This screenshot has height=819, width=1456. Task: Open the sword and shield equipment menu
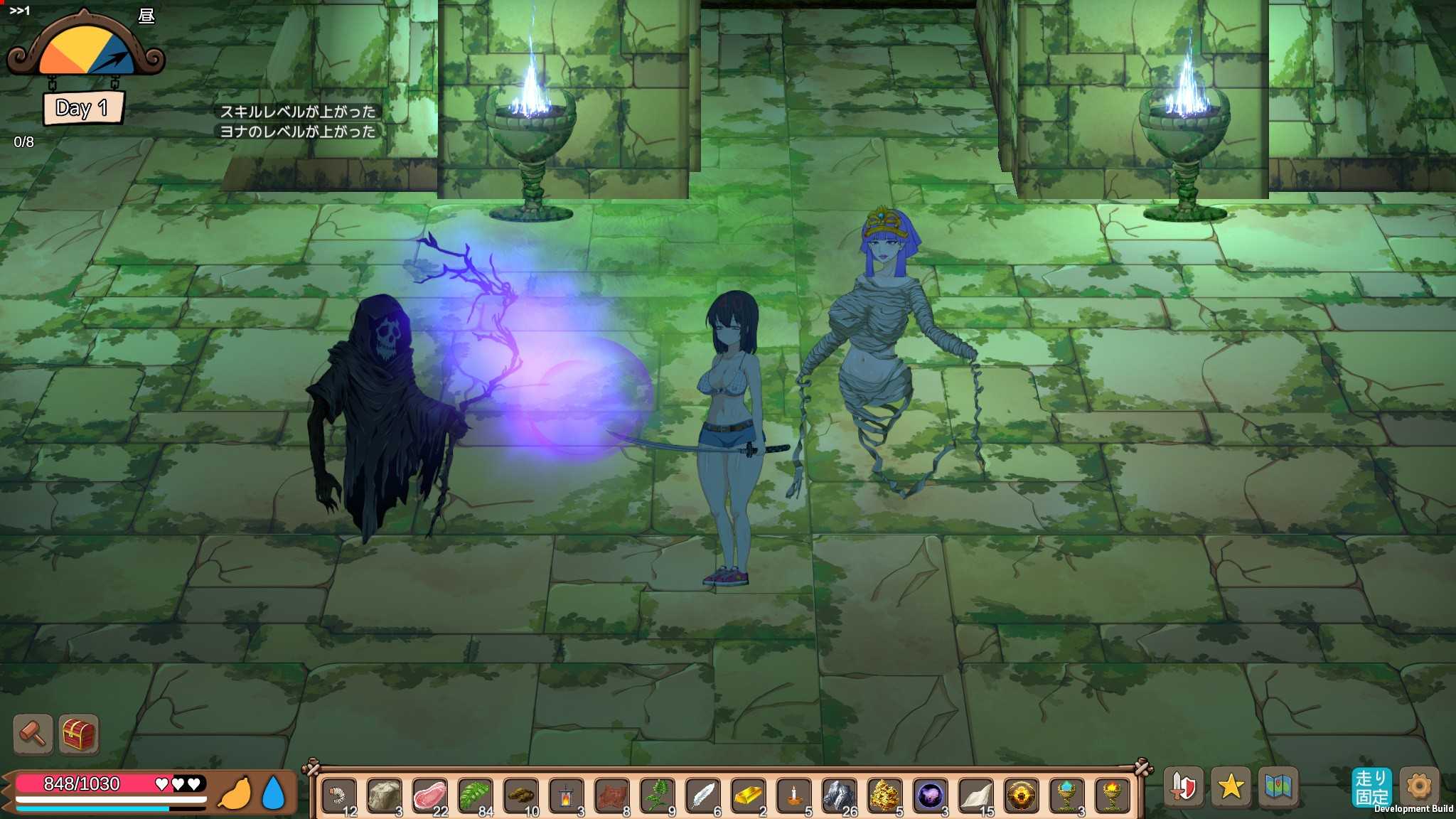pyautogui.click(x=1183, y=787)
